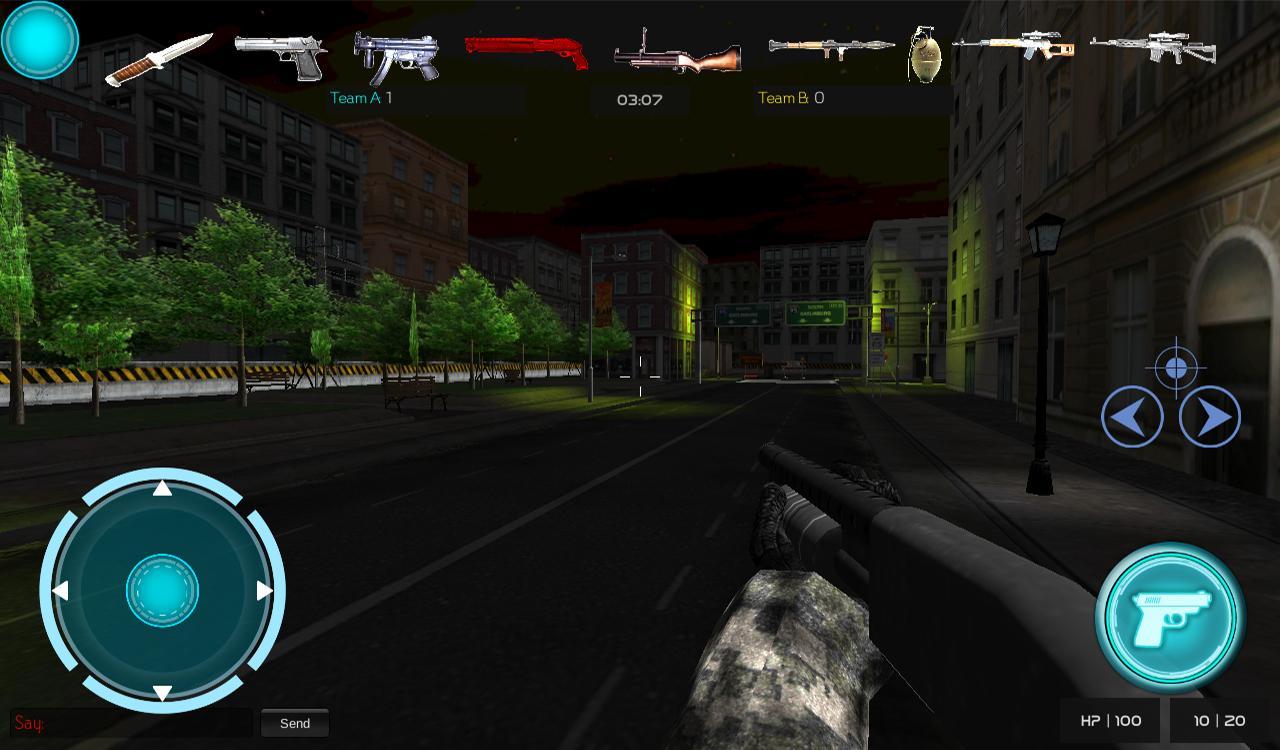Screen dimensions: 1280x750
Task: Tap the crosshair aim indicator
Action: coord(1175,368)
